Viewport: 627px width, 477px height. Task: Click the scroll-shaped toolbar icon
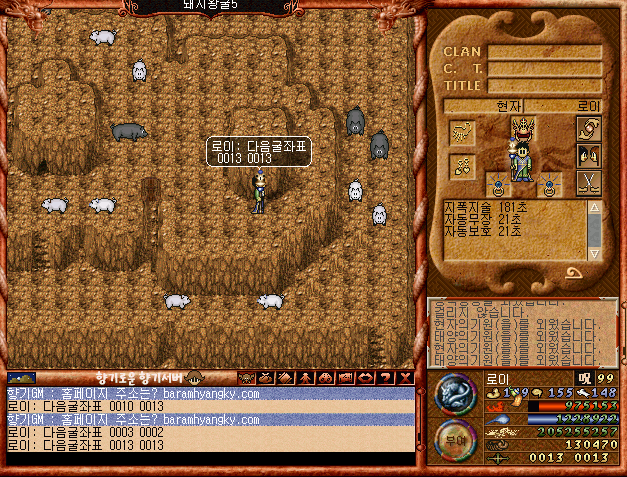[285, 378]
